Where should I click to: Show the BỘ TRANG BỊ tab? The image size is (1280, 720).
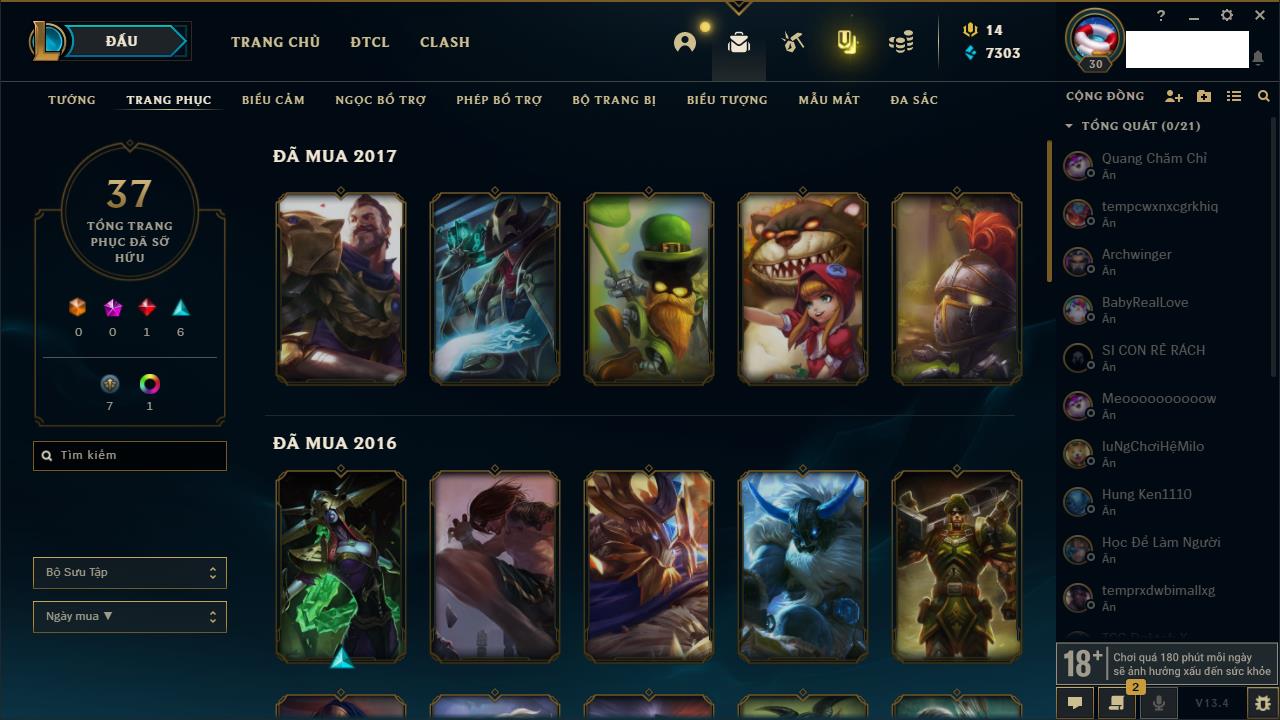point(614,100)
